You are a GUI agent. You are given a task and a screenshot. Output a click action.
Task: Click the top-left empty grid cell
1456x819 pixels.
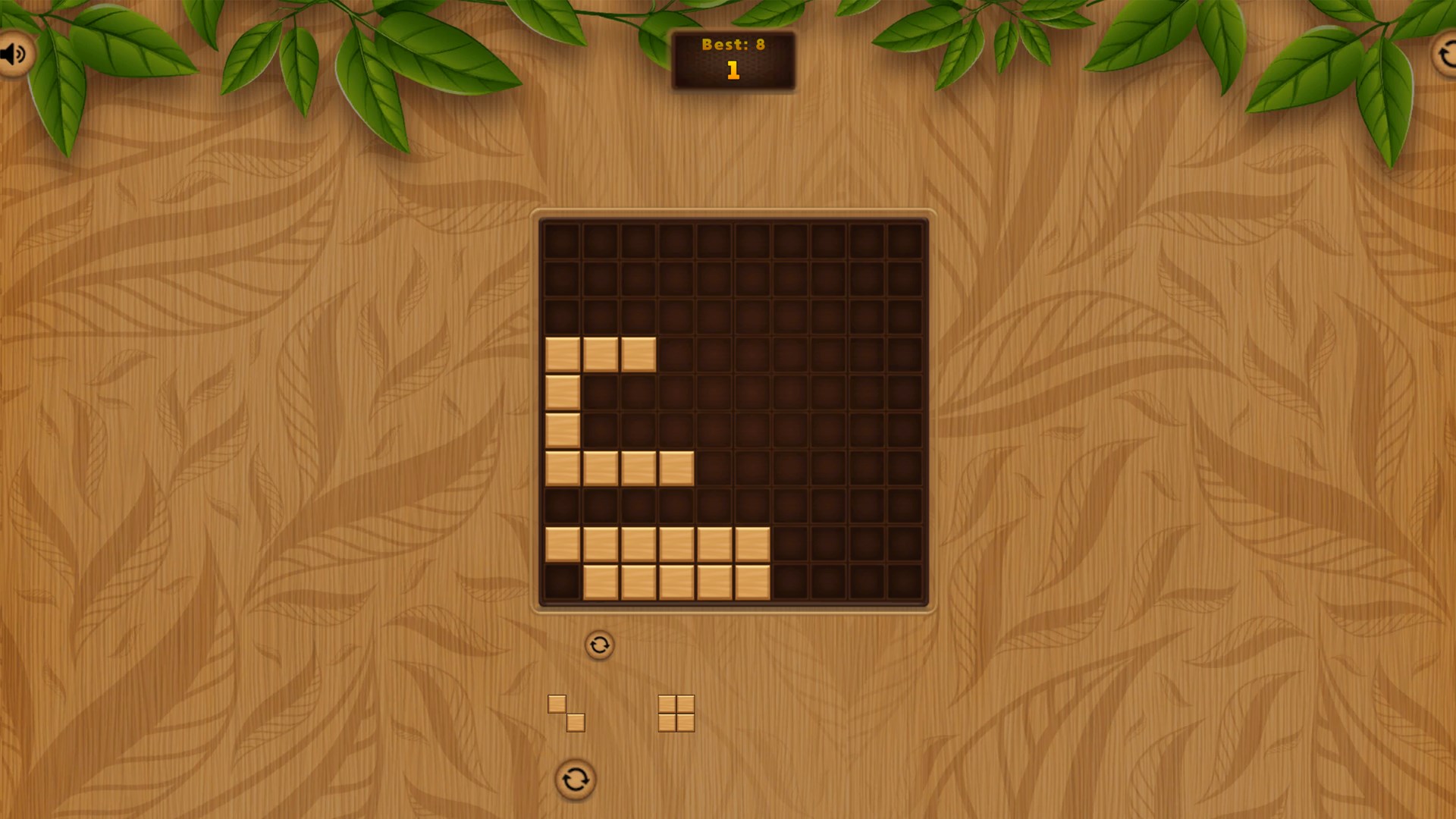click(561, 239)
